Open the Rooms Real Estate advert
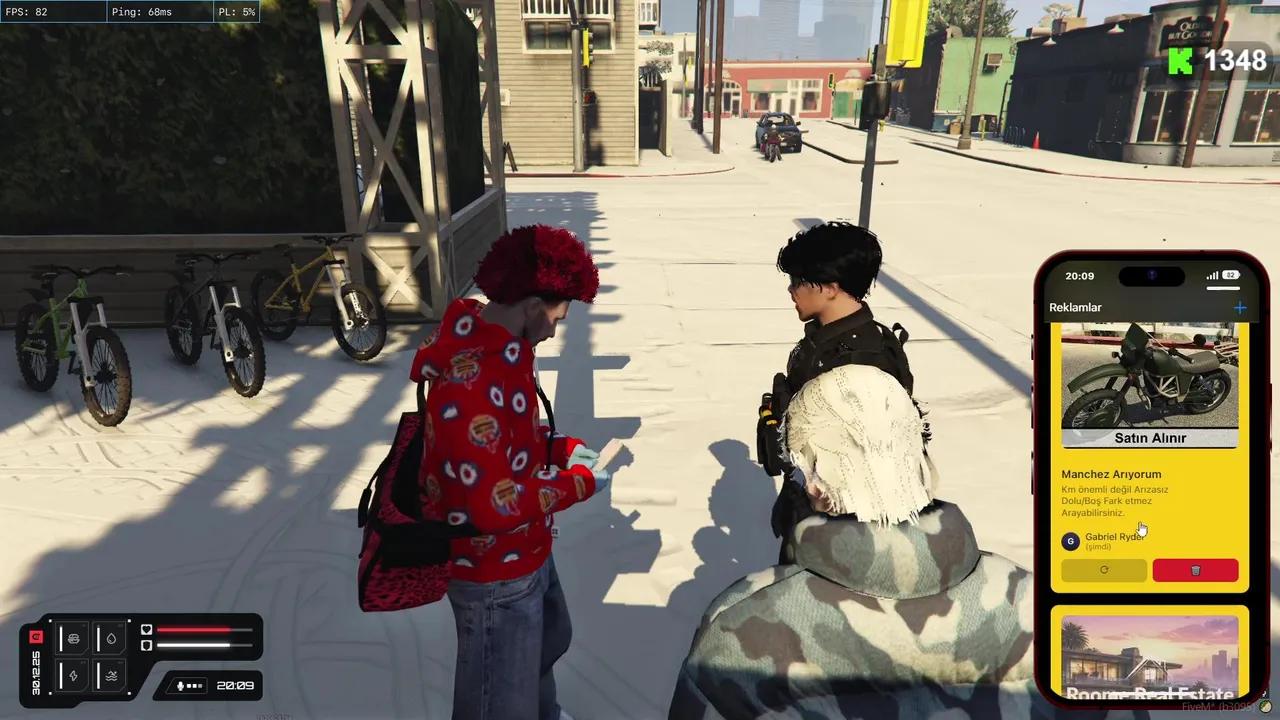This screenshot has height=720, width=1280. 1150,655
